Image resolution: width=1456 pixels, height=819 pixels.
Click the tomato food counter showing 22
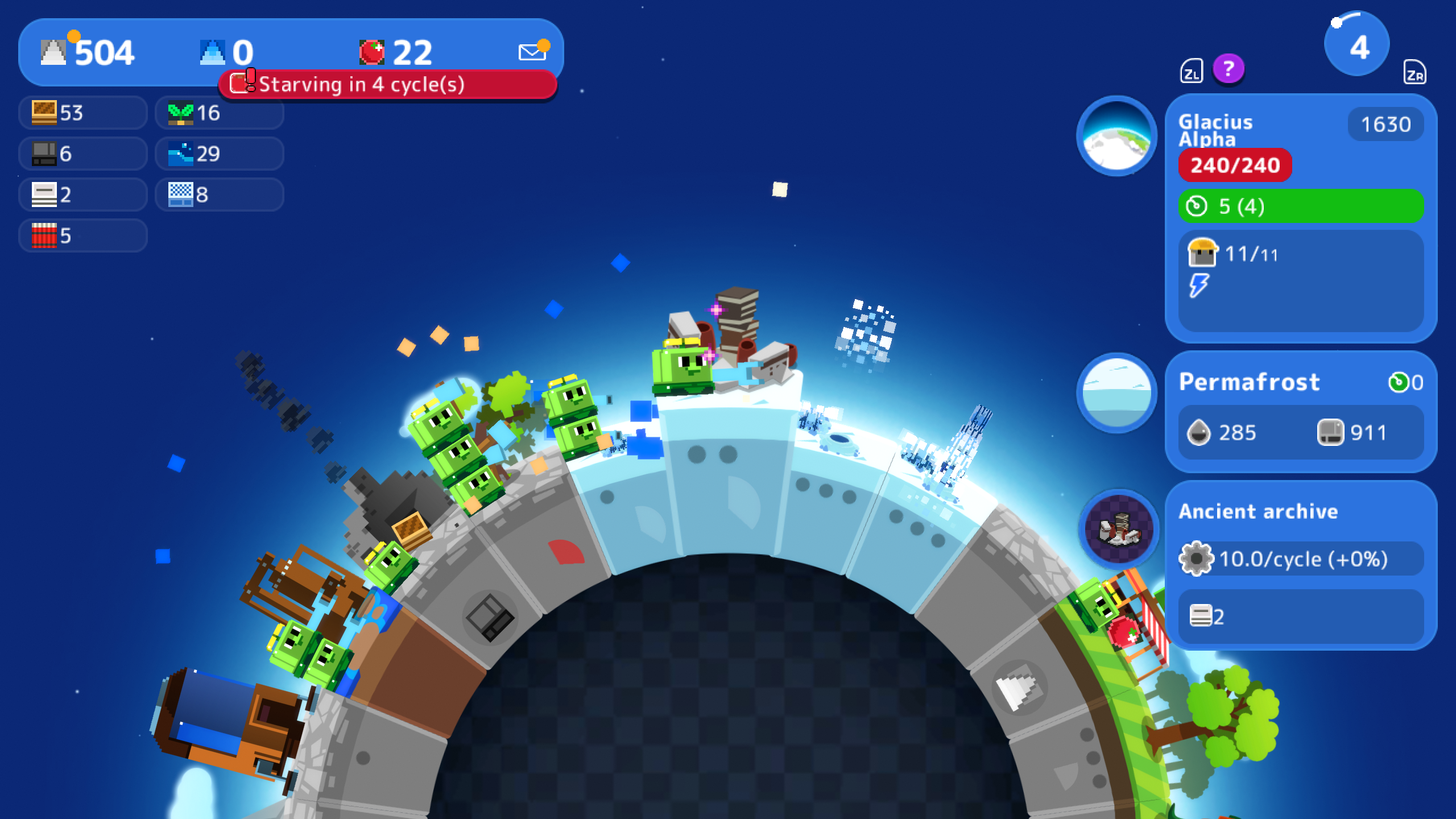click(396, 52)
